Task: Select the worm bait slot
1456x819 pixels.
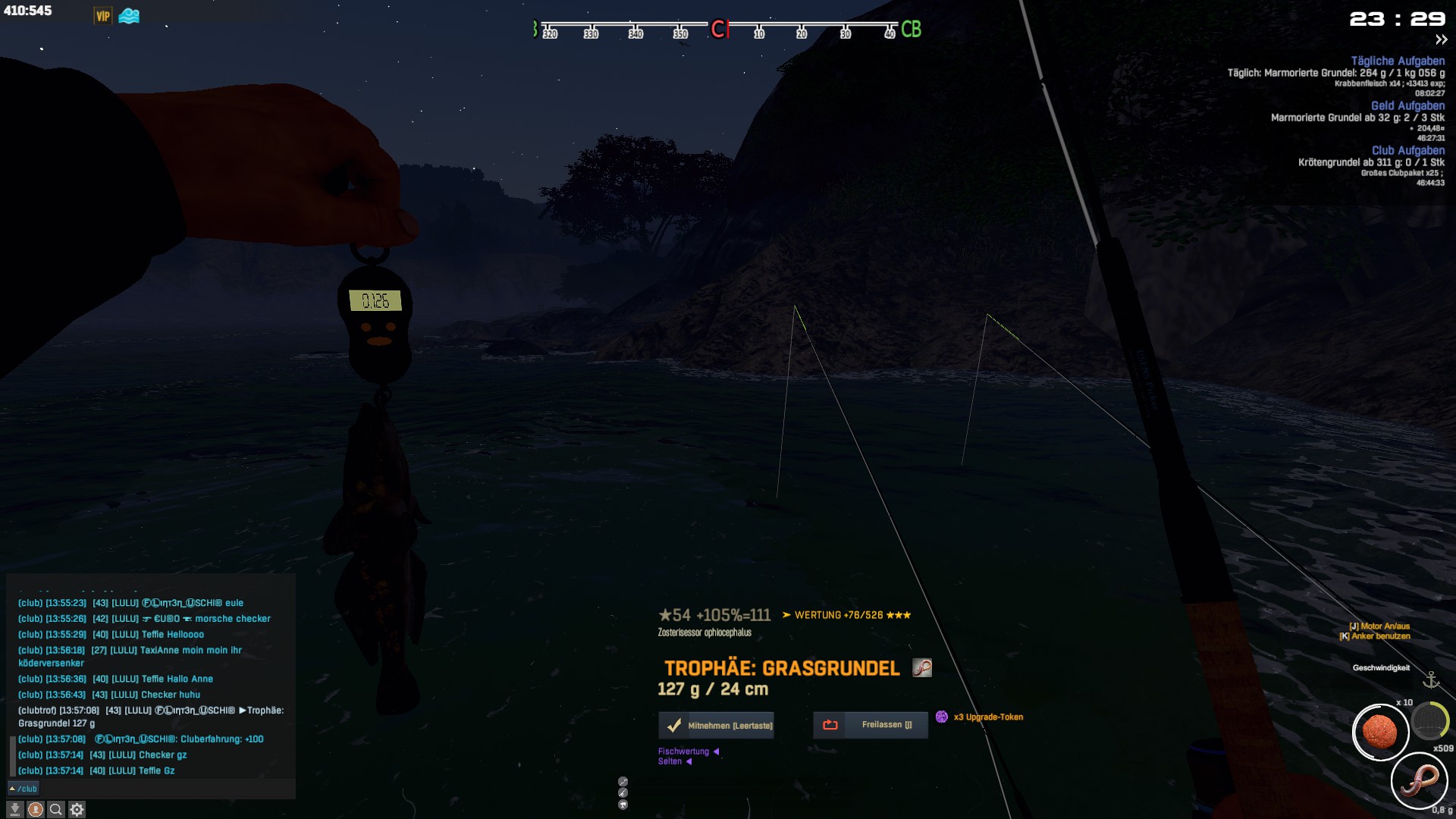Action: [x=1419, y=780]
